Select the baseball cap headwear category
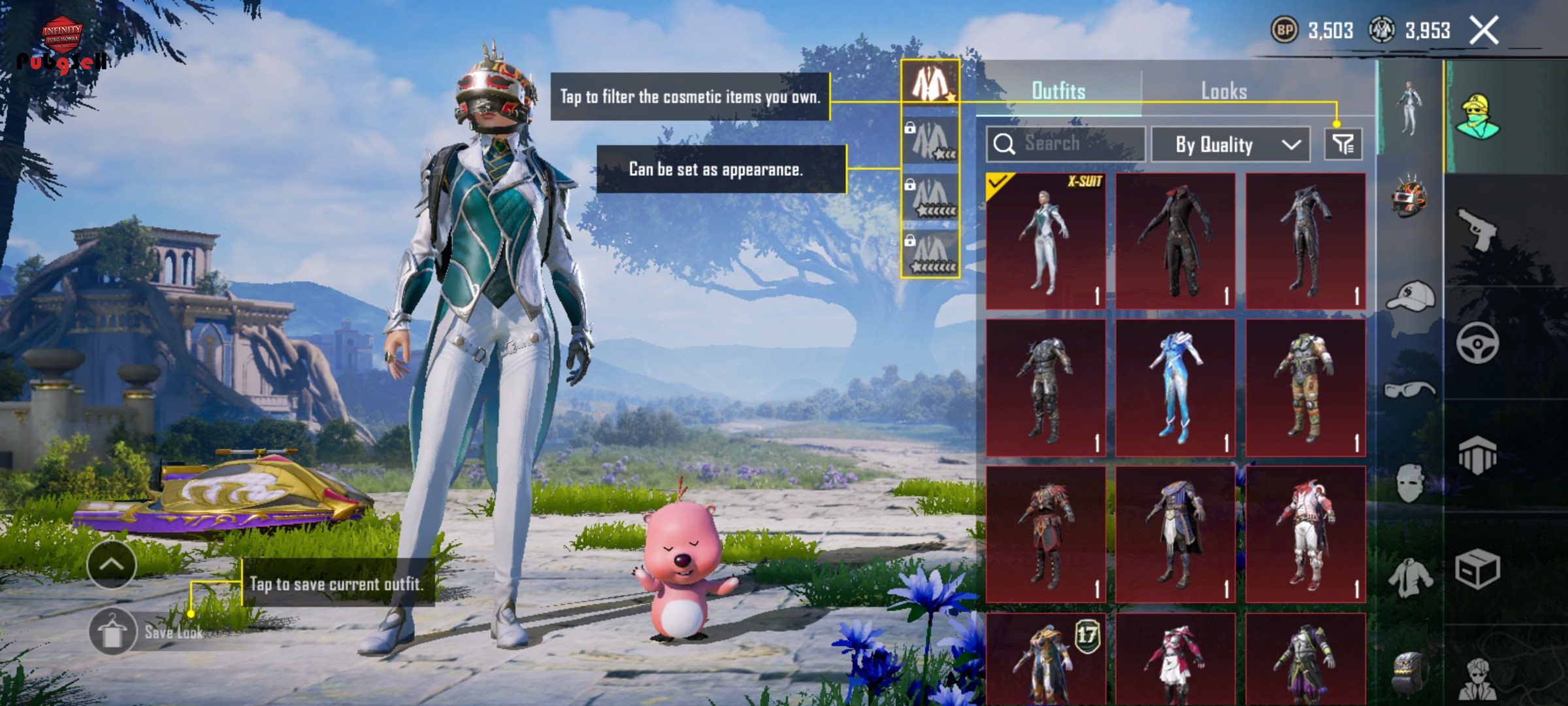Image resolution: width=1568 pixels, height=706 pixels. [x=1410, y=297]
